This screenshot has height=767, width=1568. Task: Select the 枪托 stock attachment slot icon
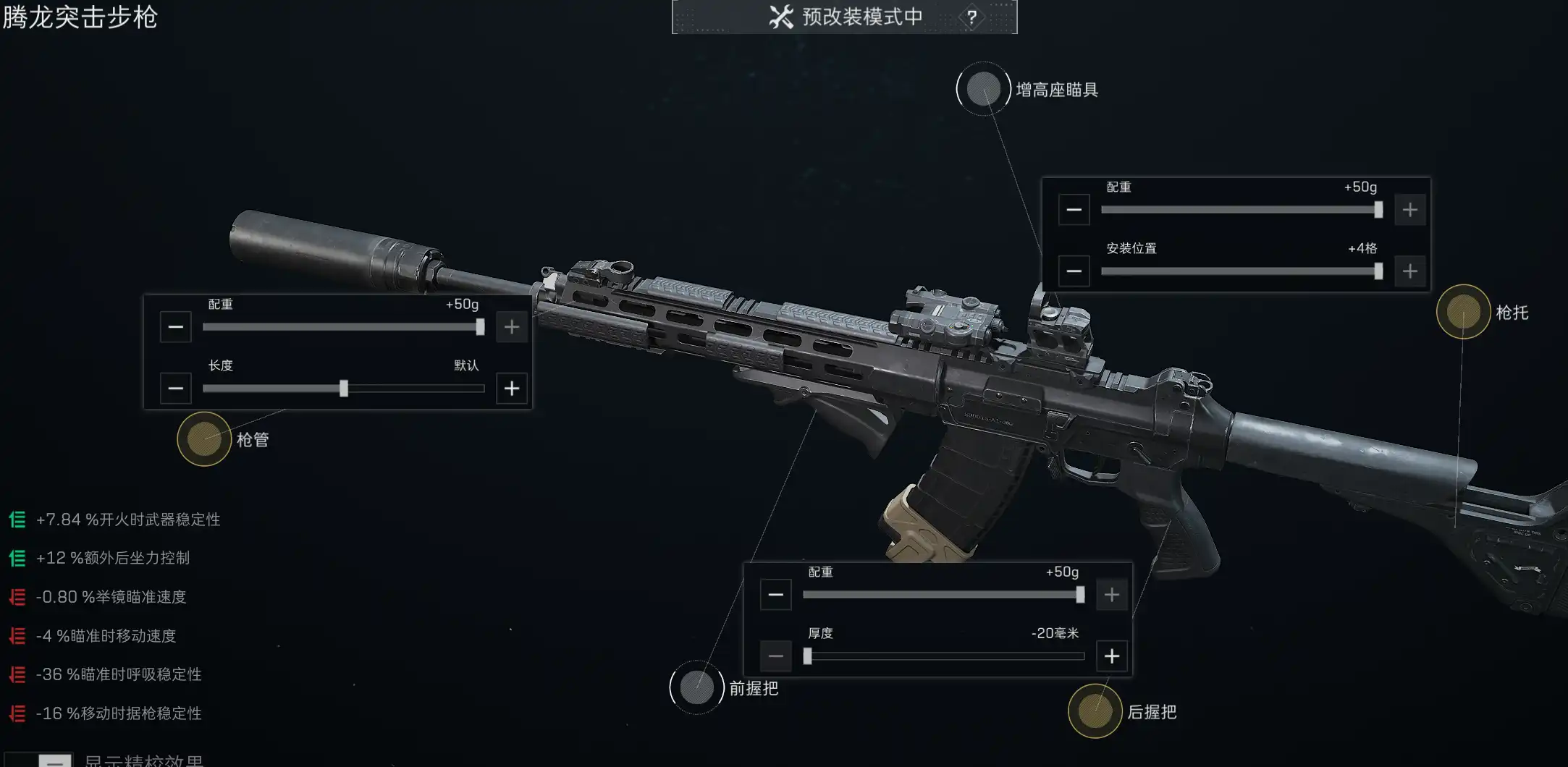[x=1464, y=313]
